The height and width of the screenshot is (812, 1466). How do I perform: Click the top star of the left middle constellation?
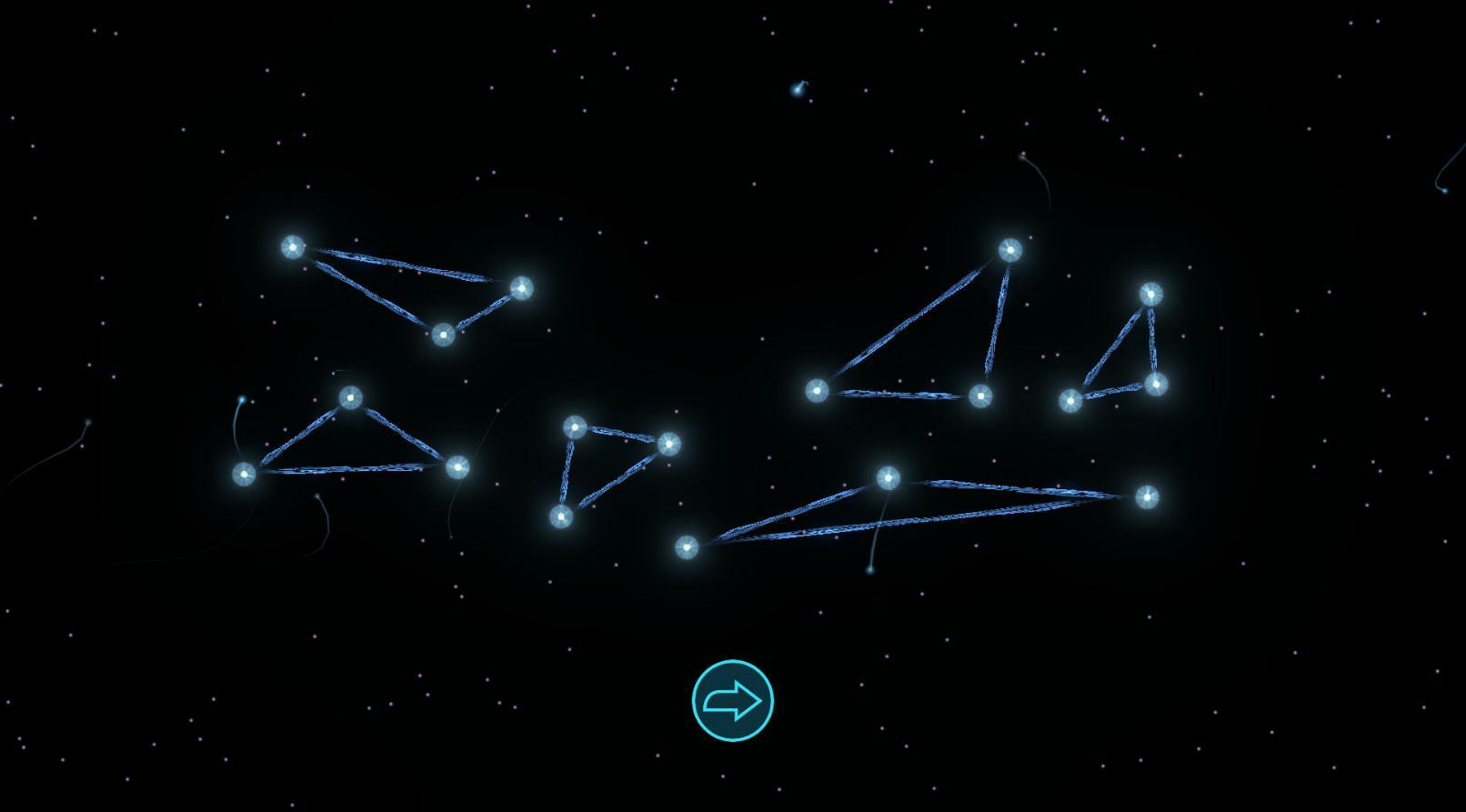(x=351, y=397)
